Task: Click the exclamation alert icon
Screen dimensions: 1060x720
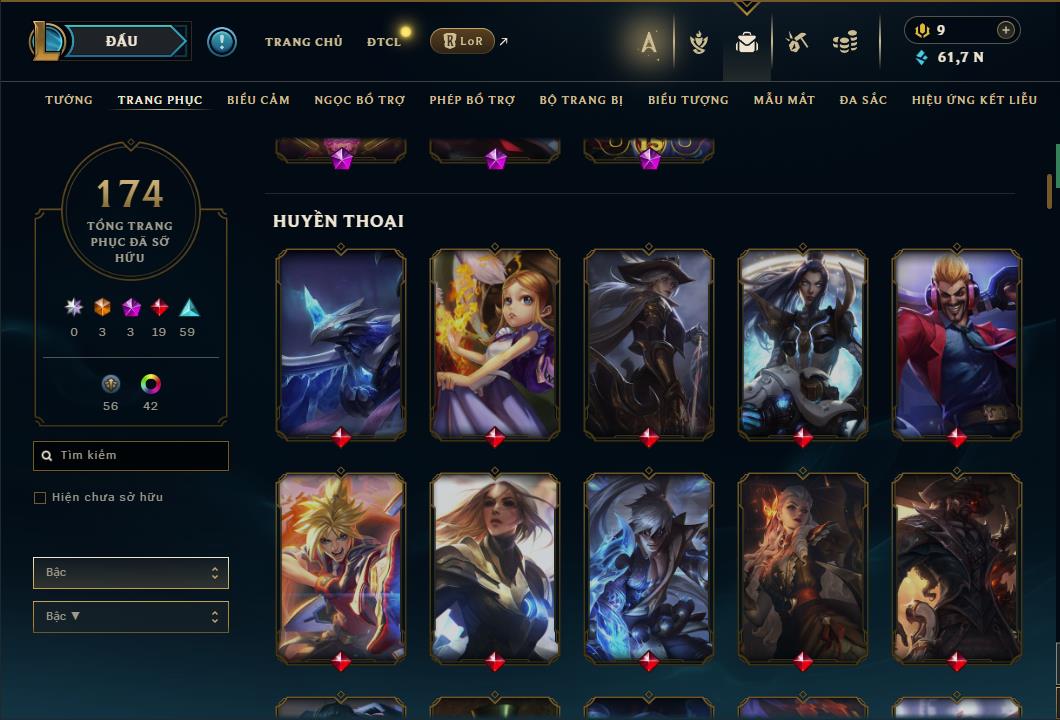Action: 221,41
